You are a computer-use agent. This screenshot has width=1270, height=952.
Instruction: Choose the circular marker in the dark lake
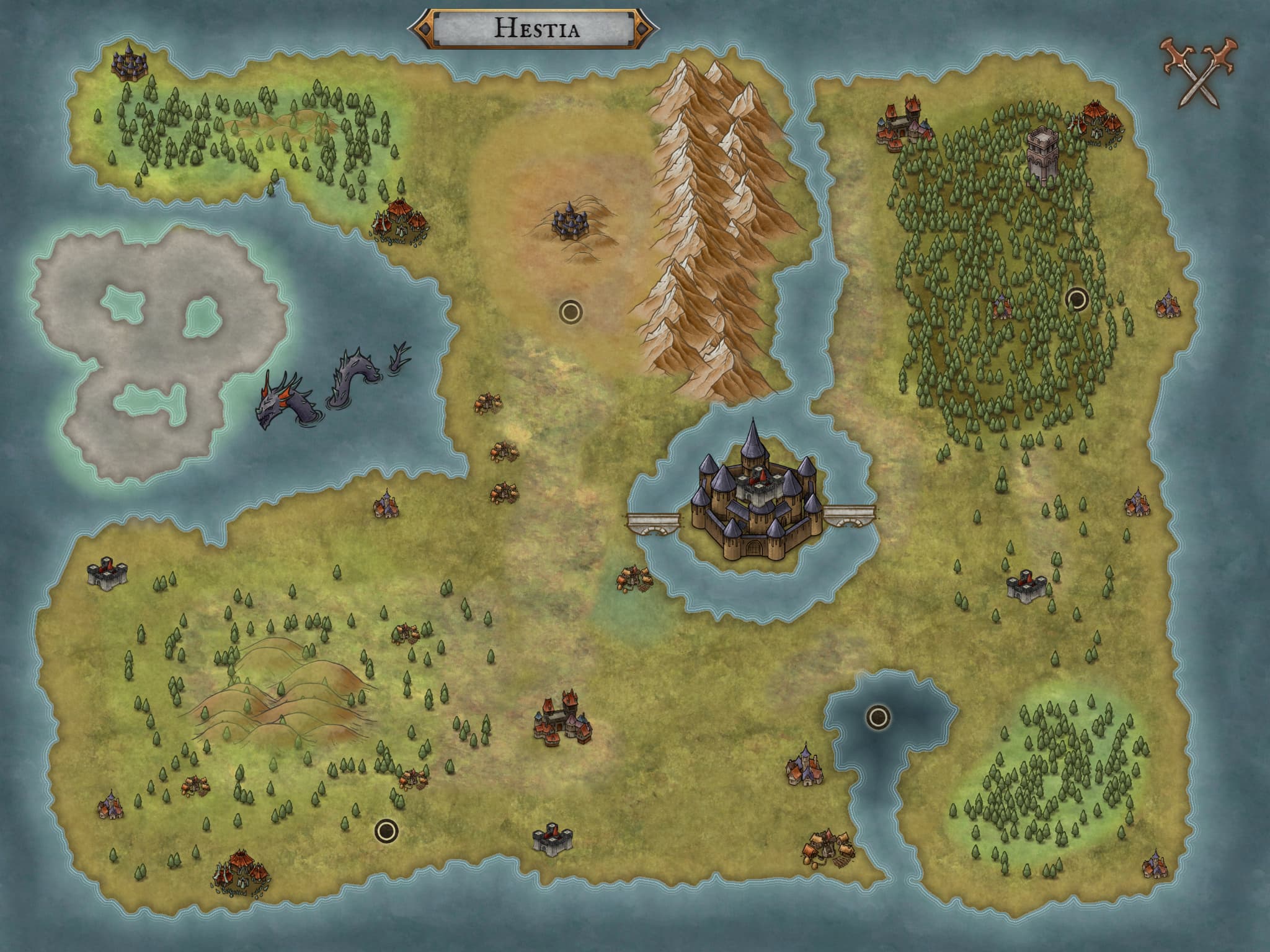[x=877, y=717]
